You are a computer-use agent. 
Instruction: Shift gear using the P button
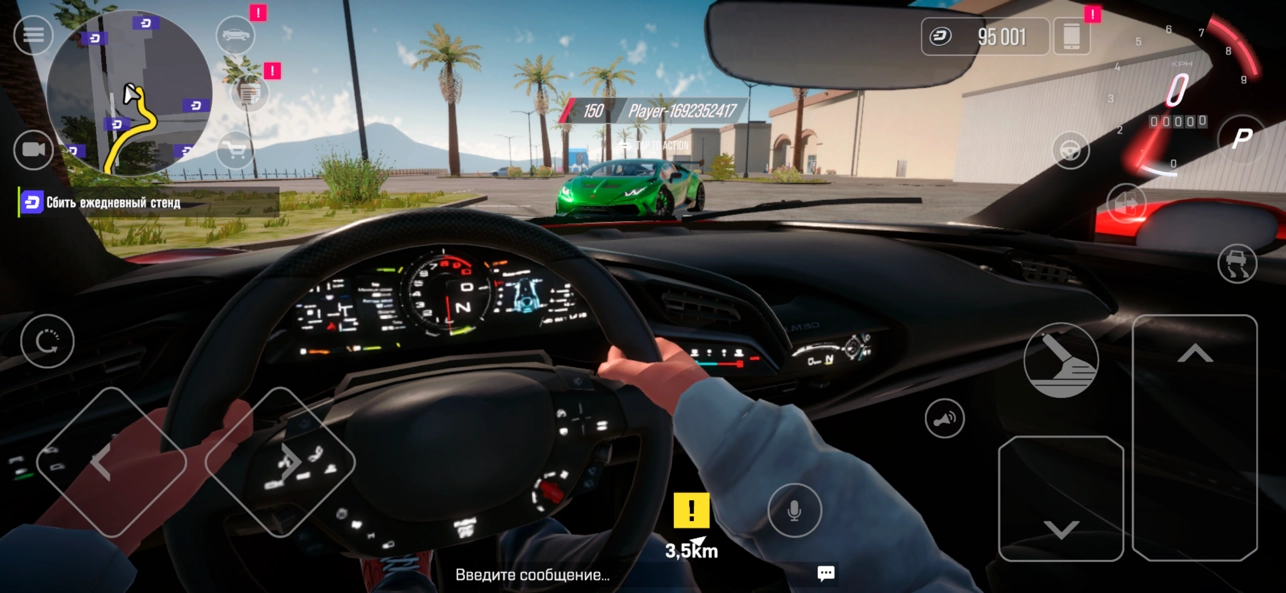[x=1241, y=139]
